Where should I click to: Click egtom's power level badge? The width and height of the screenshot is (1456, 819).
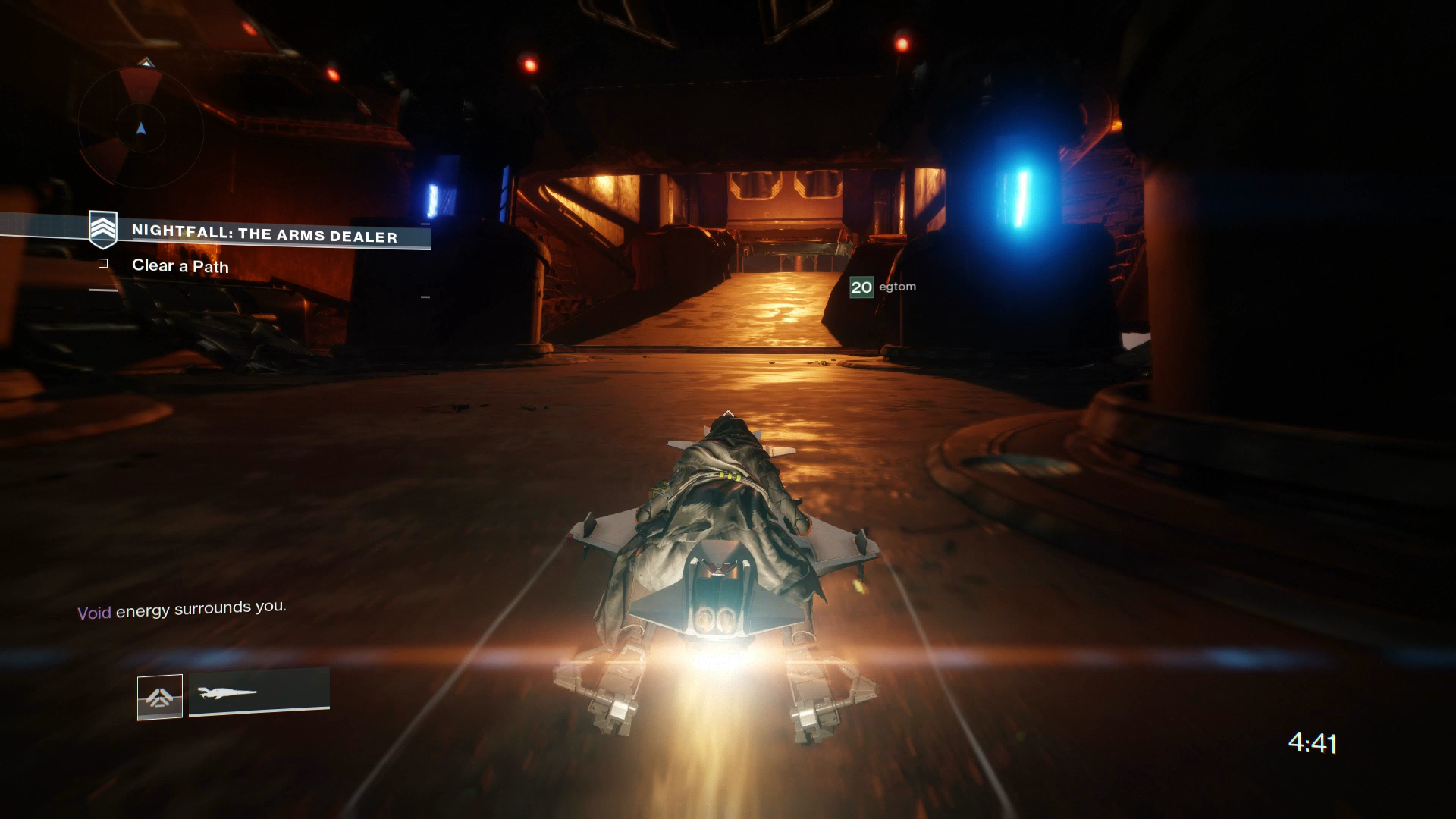click(861, 287)
